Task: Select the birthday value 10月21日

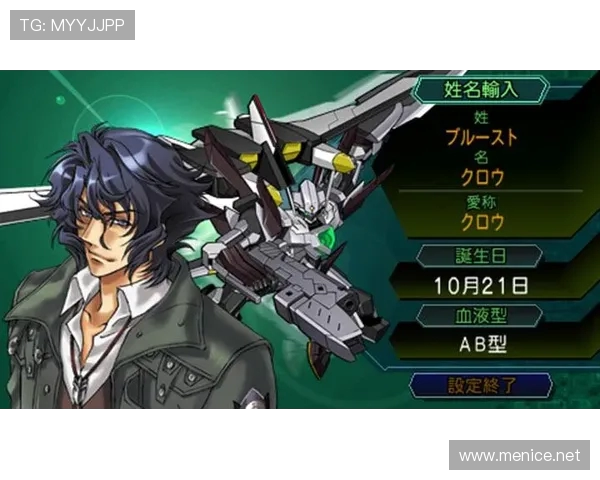Action: point(481,285)
